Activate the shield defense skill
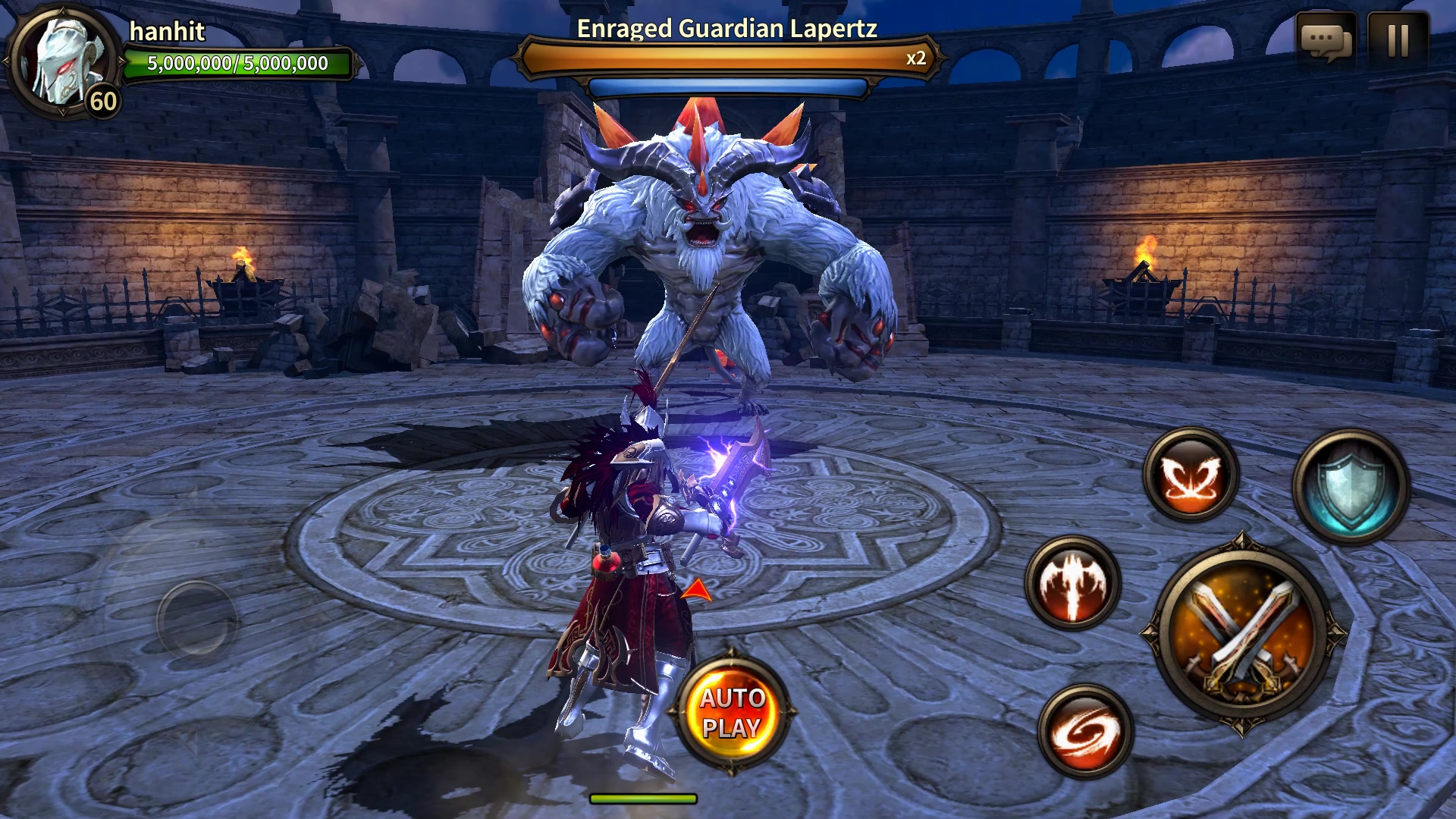Screen dimensions: 1456x819 pyautogui.click(x=1351, y=487)
